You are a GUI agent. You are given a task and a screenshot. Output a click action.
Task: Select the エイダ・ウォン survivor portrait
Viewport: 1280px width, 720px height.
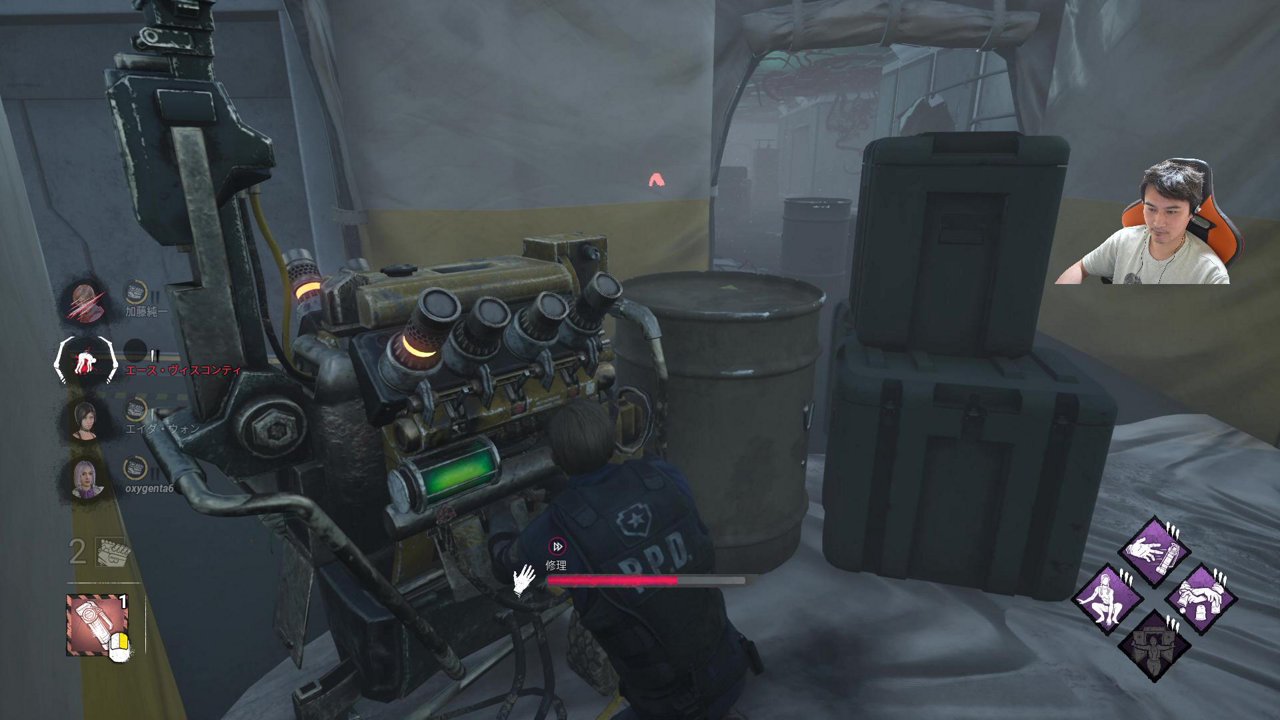[x=84, y=418]
